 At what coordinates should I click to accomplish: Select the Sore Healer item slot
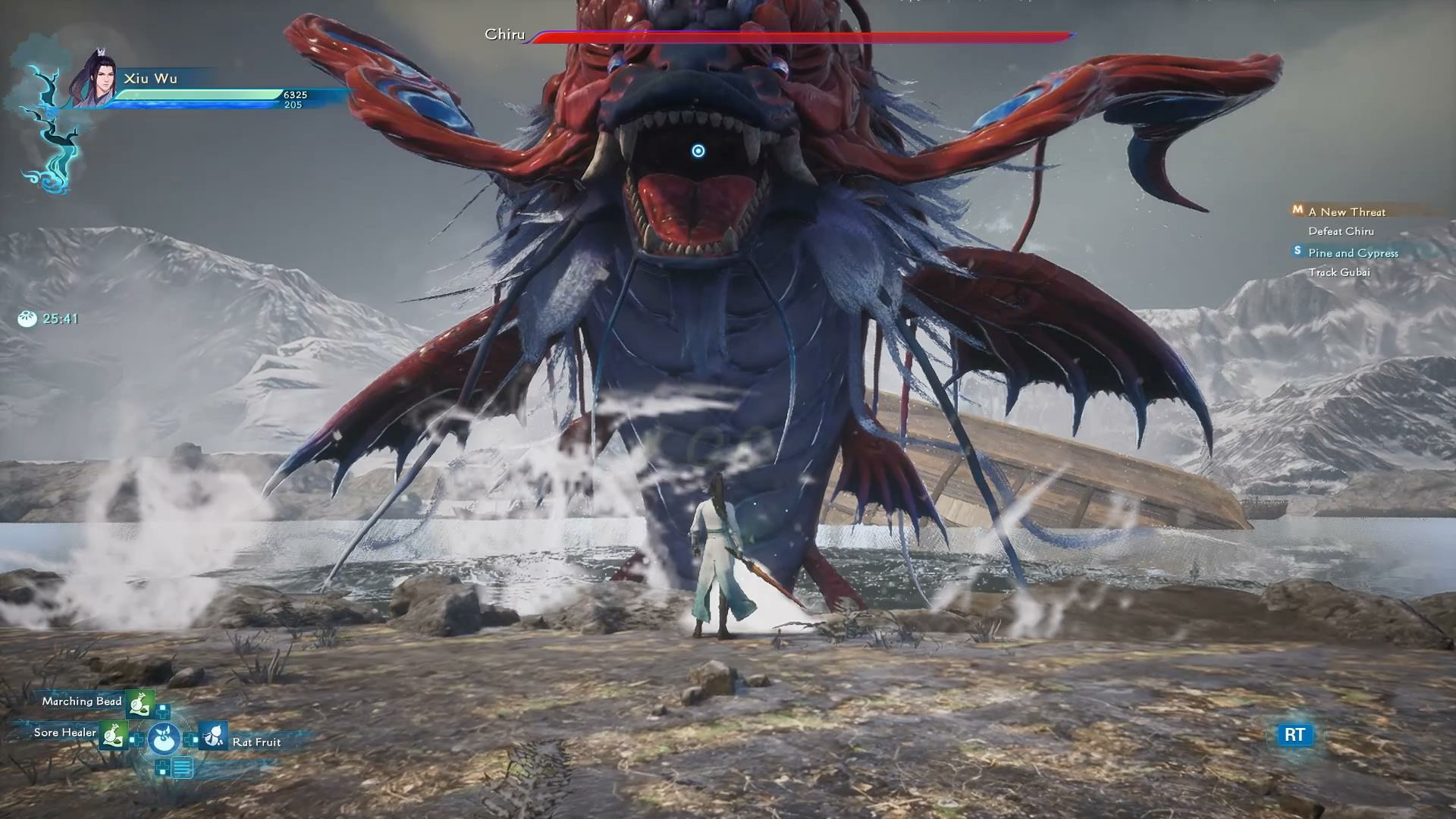(114, 734)
